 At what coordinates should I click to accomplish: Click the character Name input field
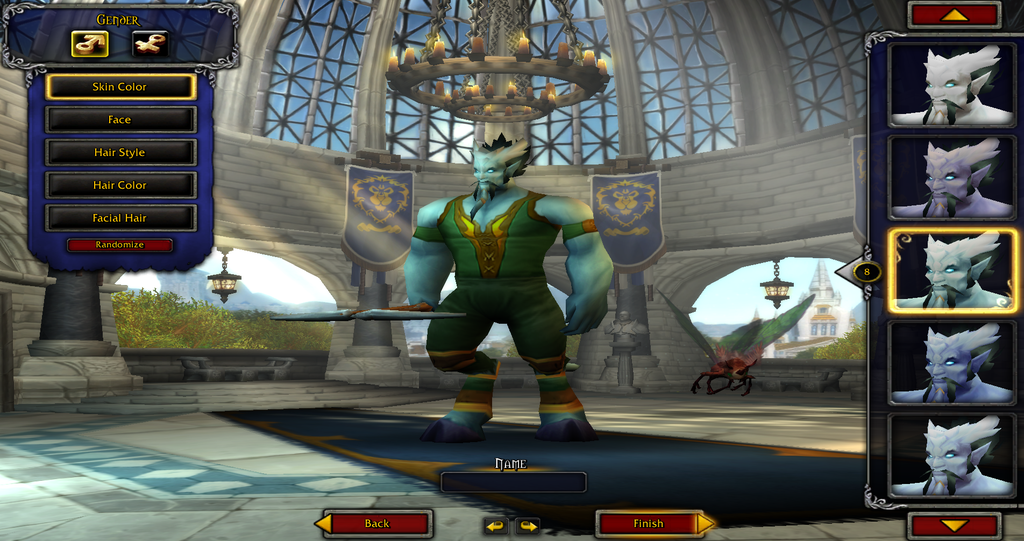point(513,482)
